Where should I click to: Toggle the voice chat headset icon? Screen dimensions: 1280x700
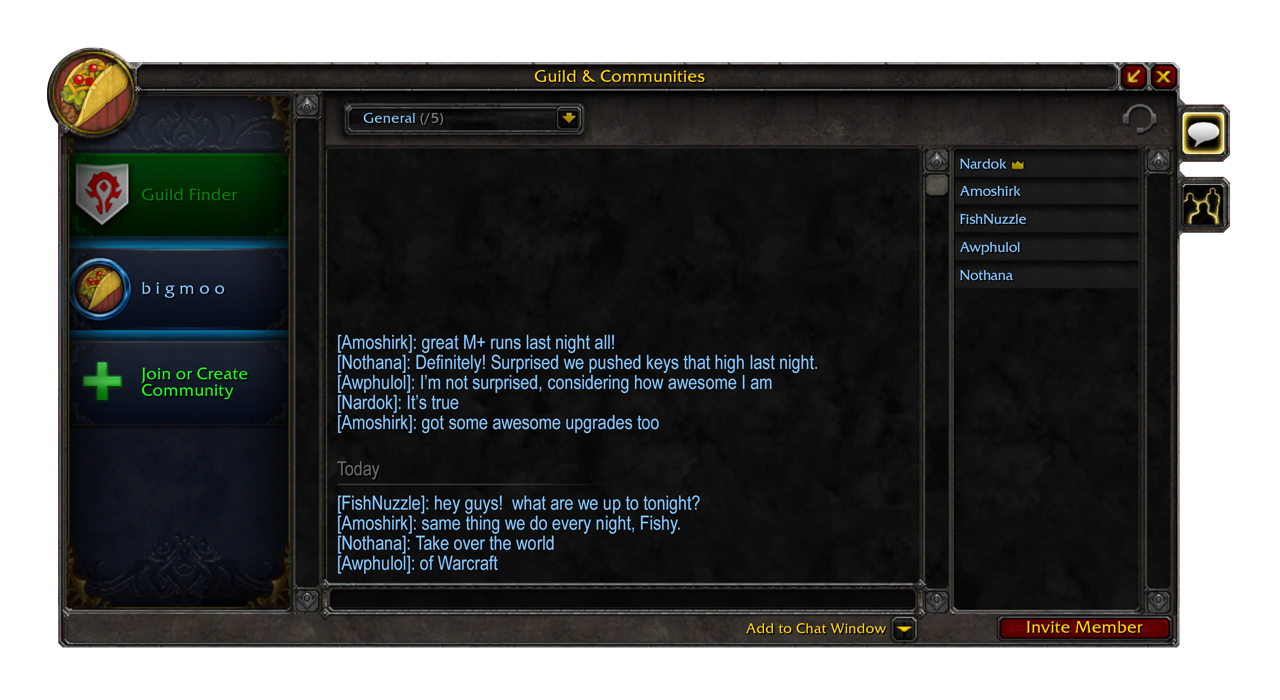tap(1139, 119)
